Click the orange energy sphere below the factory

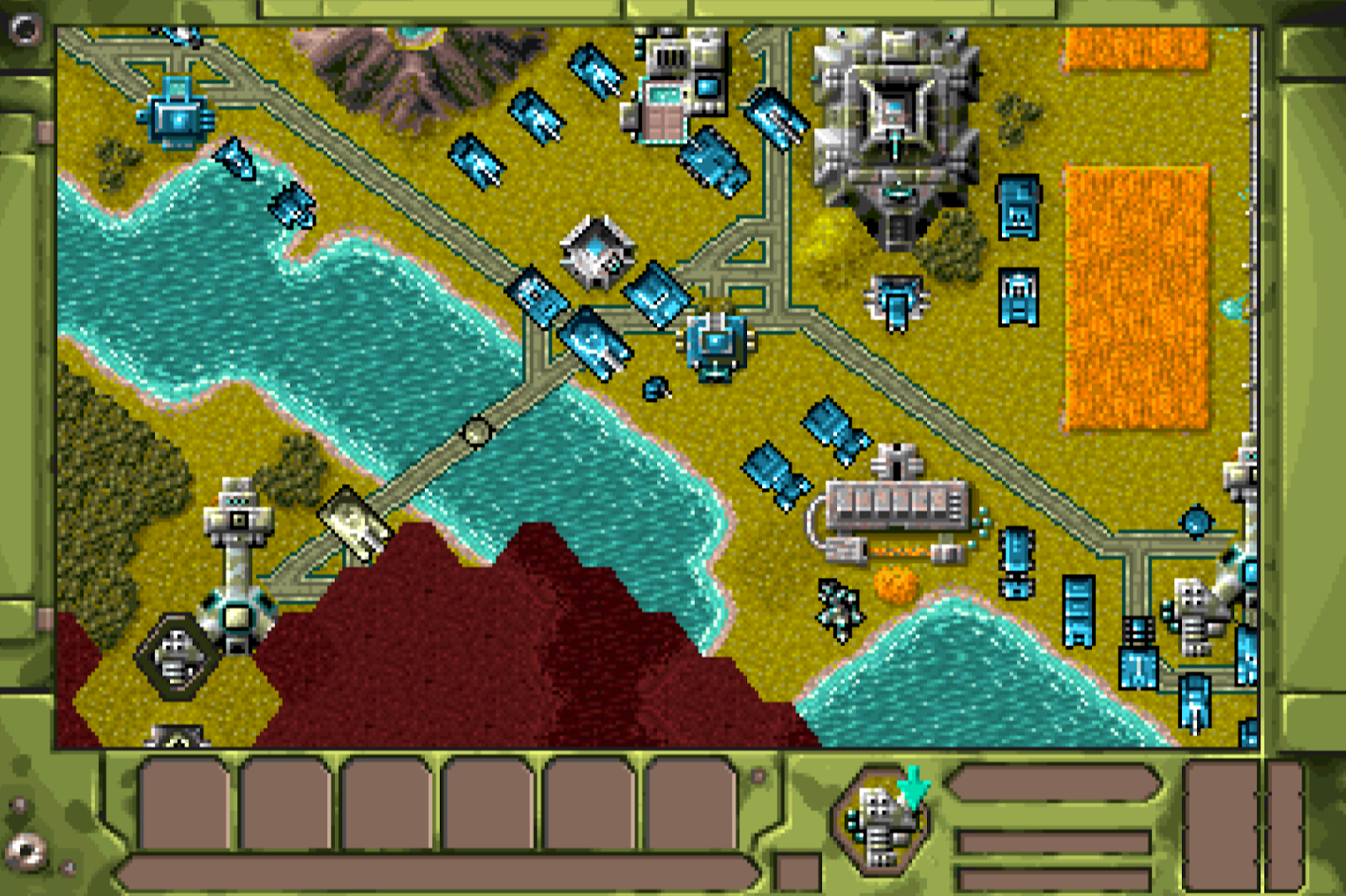click(x=894, y=585)
